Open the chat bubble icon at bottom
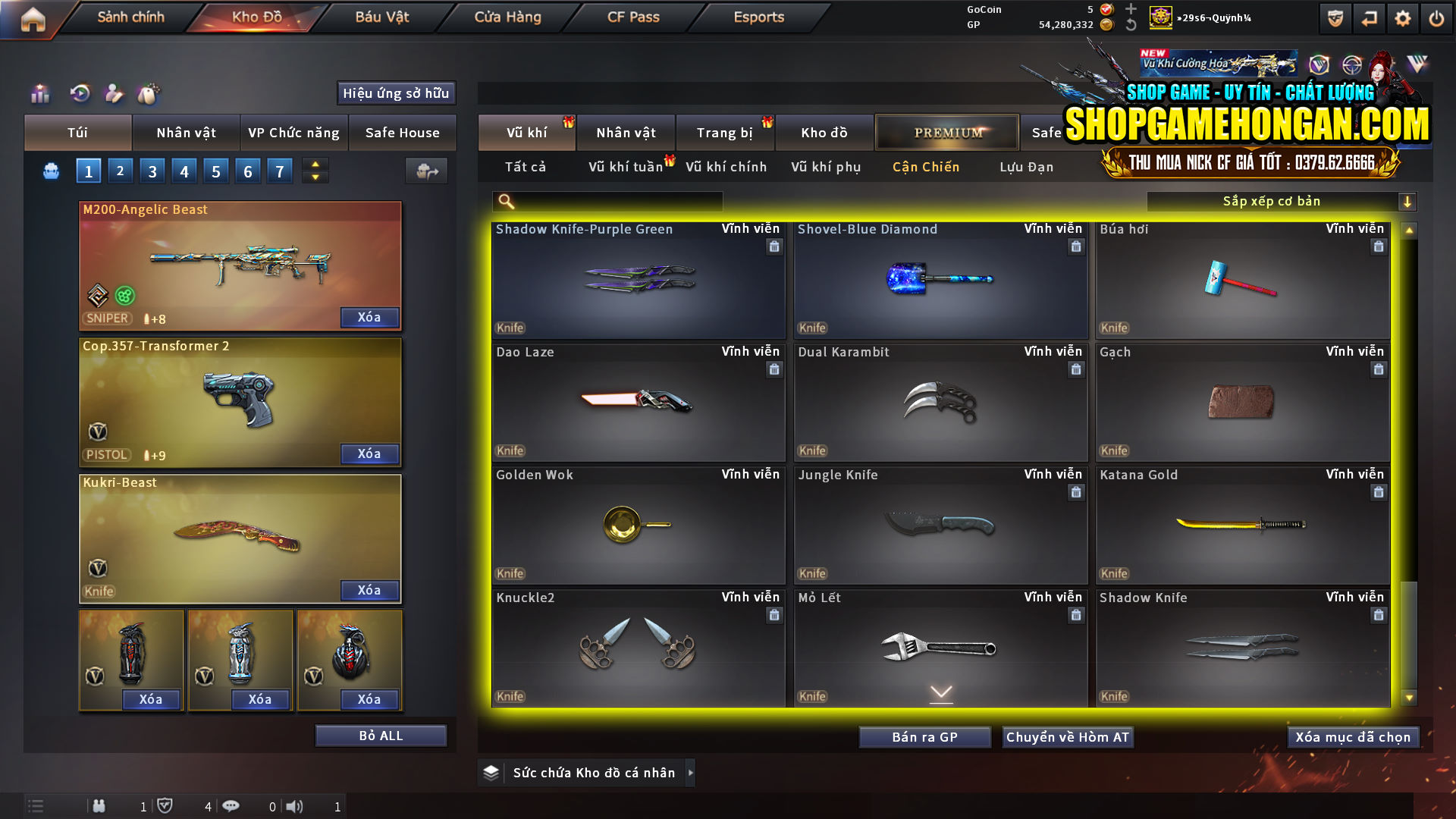Screen dimensions: 1456x819 pos(231,806)
